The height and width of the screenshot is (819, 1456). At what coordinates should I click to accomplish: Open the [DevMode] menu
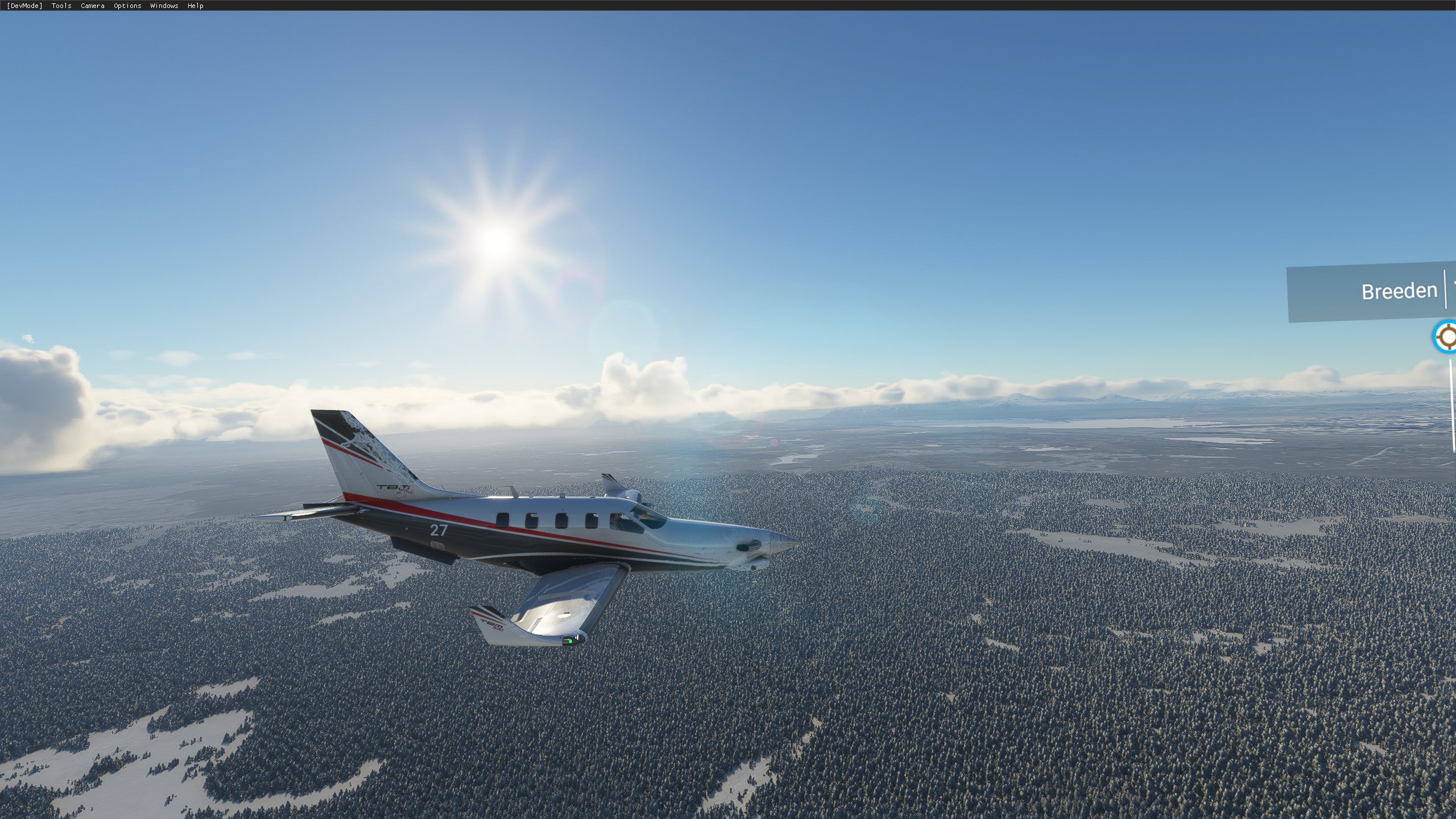pyautogui.click(x=24, y=6)
